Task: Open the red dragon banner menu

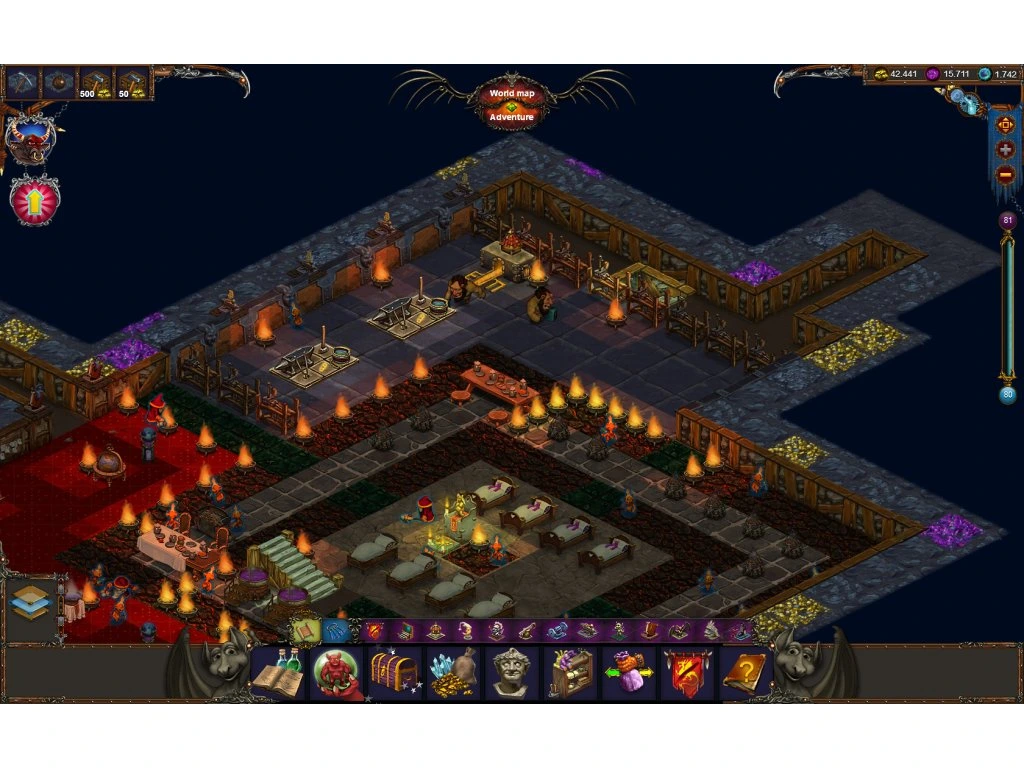Action: (x=688, y=672)
